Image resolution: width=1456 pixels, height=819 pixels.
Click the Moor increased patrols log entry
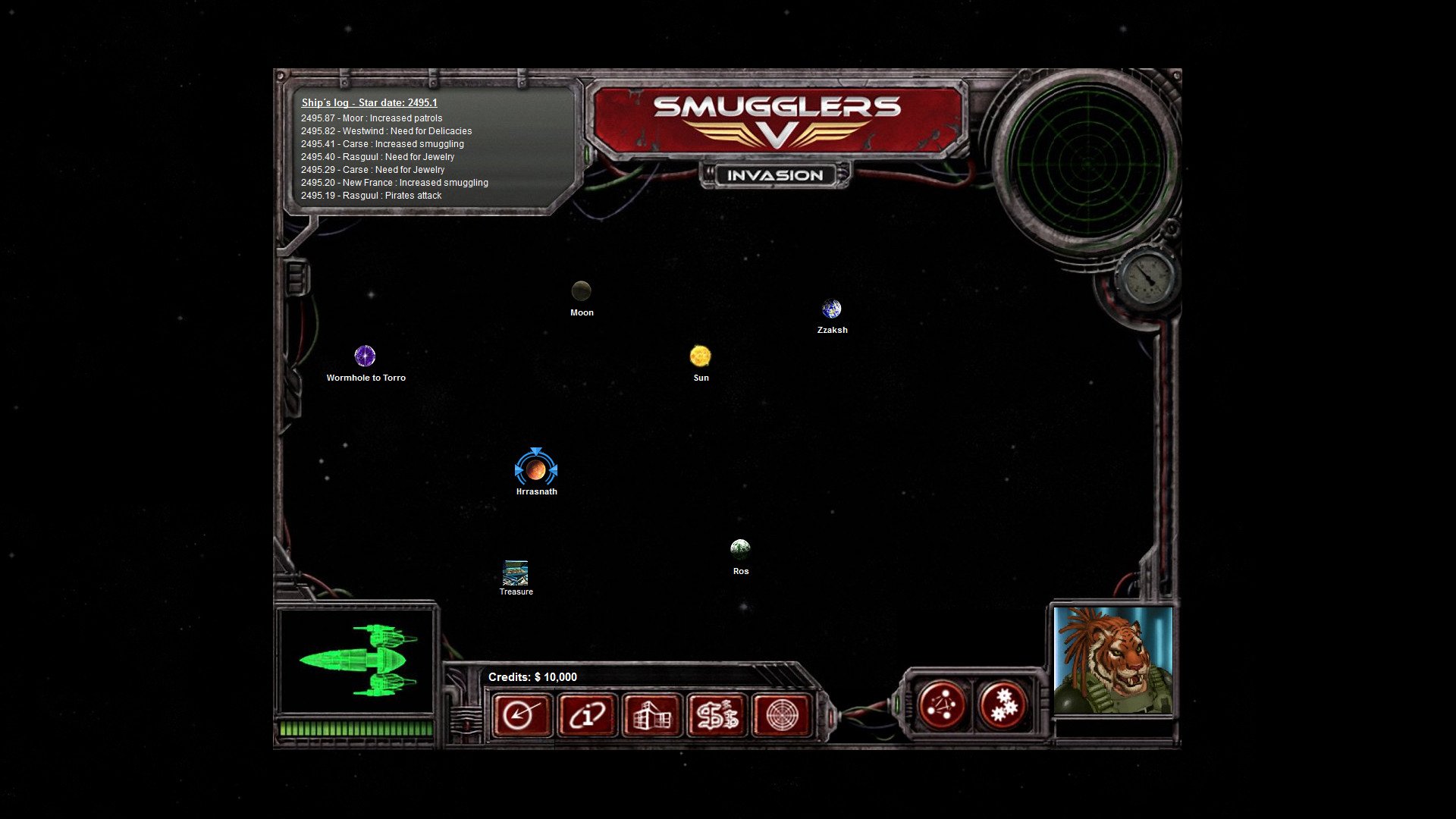tap(371, 118)
